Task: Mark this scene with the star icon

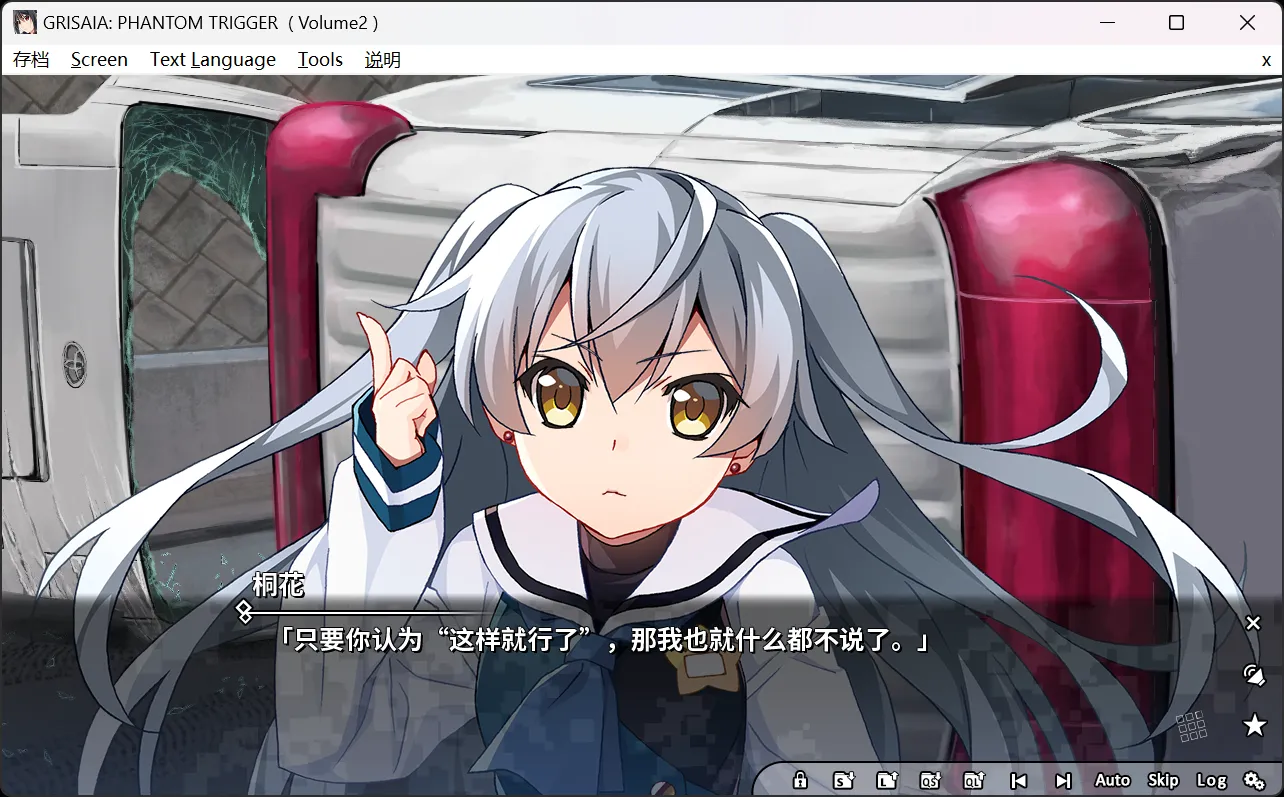Action: click(1253, 725)
